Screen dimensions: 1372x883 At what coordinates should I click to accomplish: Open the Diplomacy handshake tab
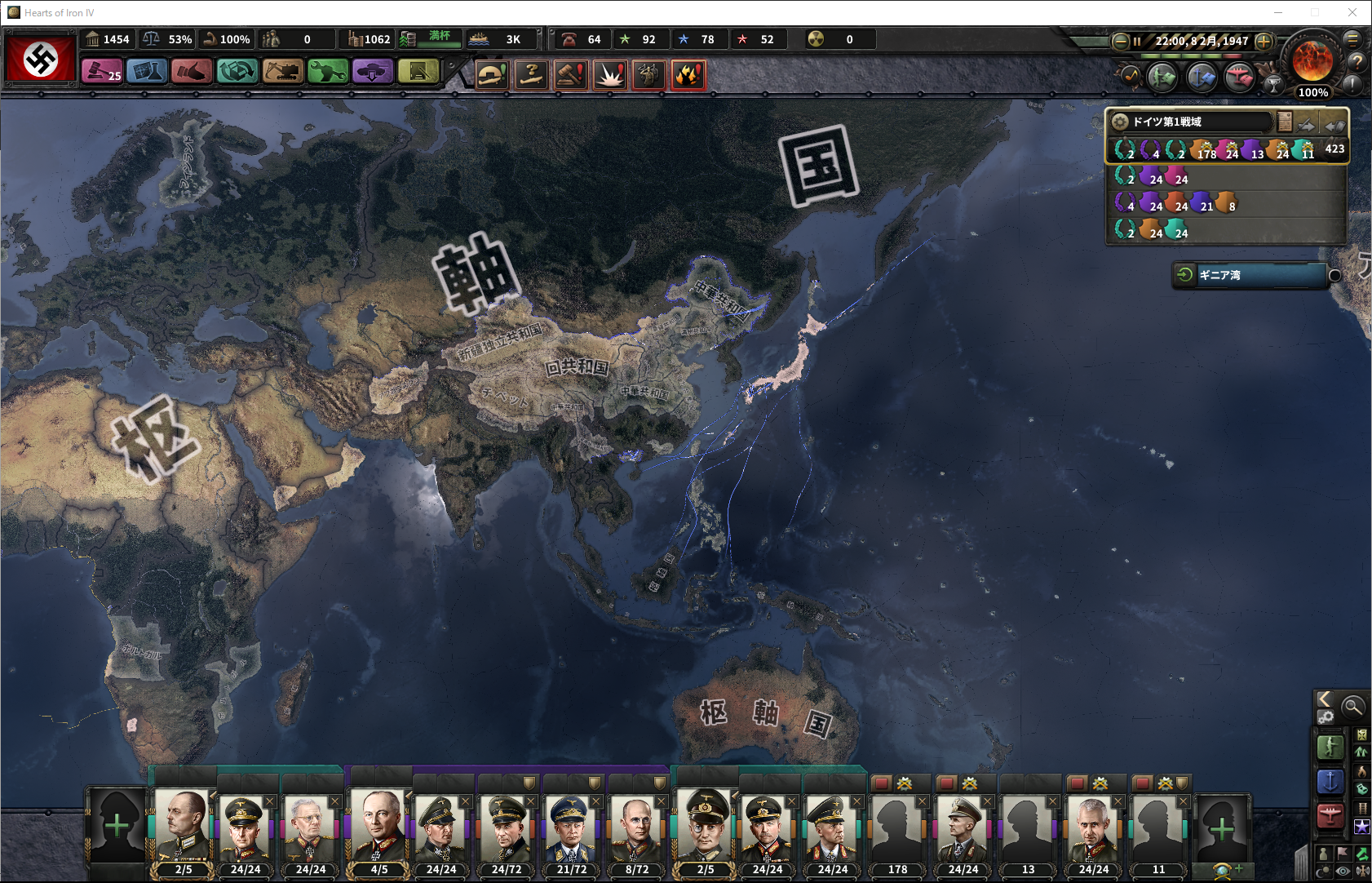pyautogui.click(x=192, y=73)
